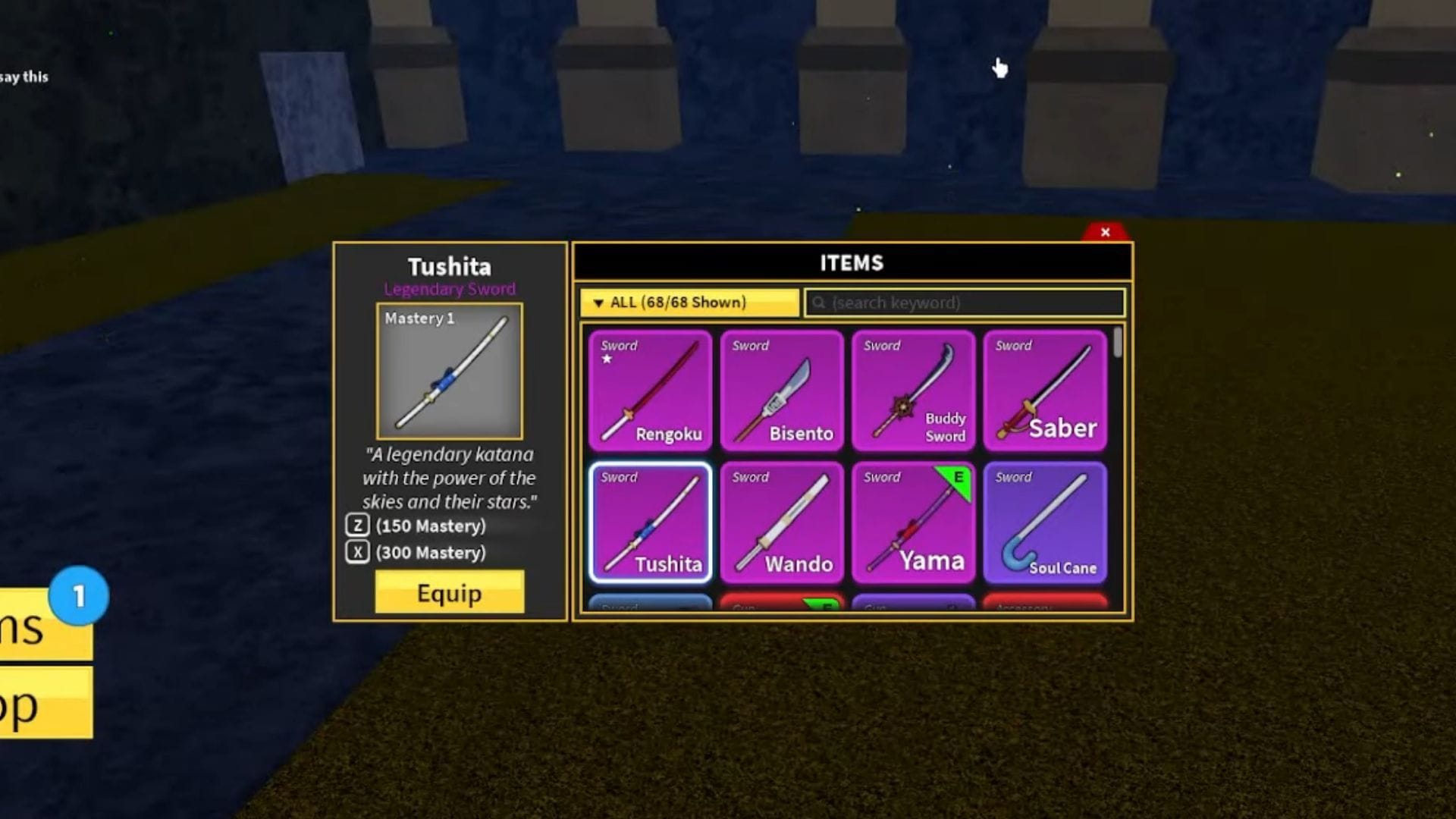Pick the Saber sword slot
This screenshot has width=1456, height=819.
[1044, 391]
